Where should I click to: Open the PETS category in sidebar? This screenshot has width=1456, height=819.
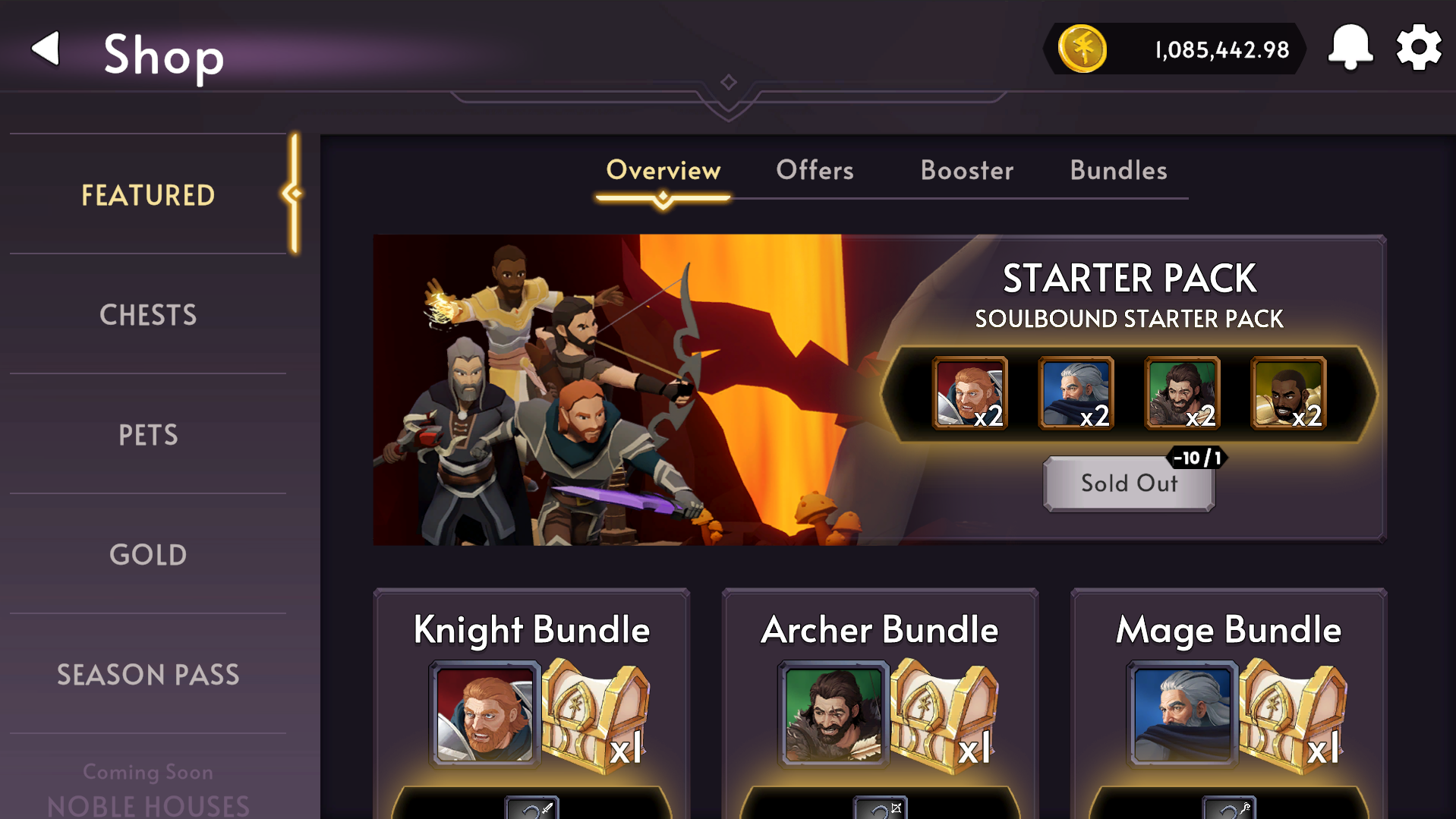148,435
